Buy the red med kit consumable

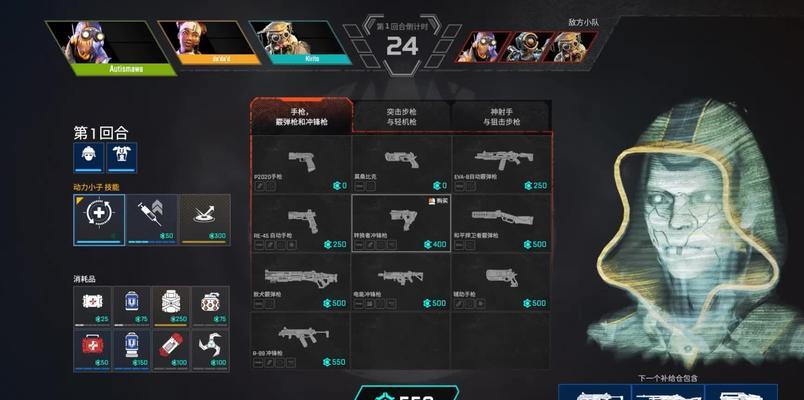[x=93, y=348]
